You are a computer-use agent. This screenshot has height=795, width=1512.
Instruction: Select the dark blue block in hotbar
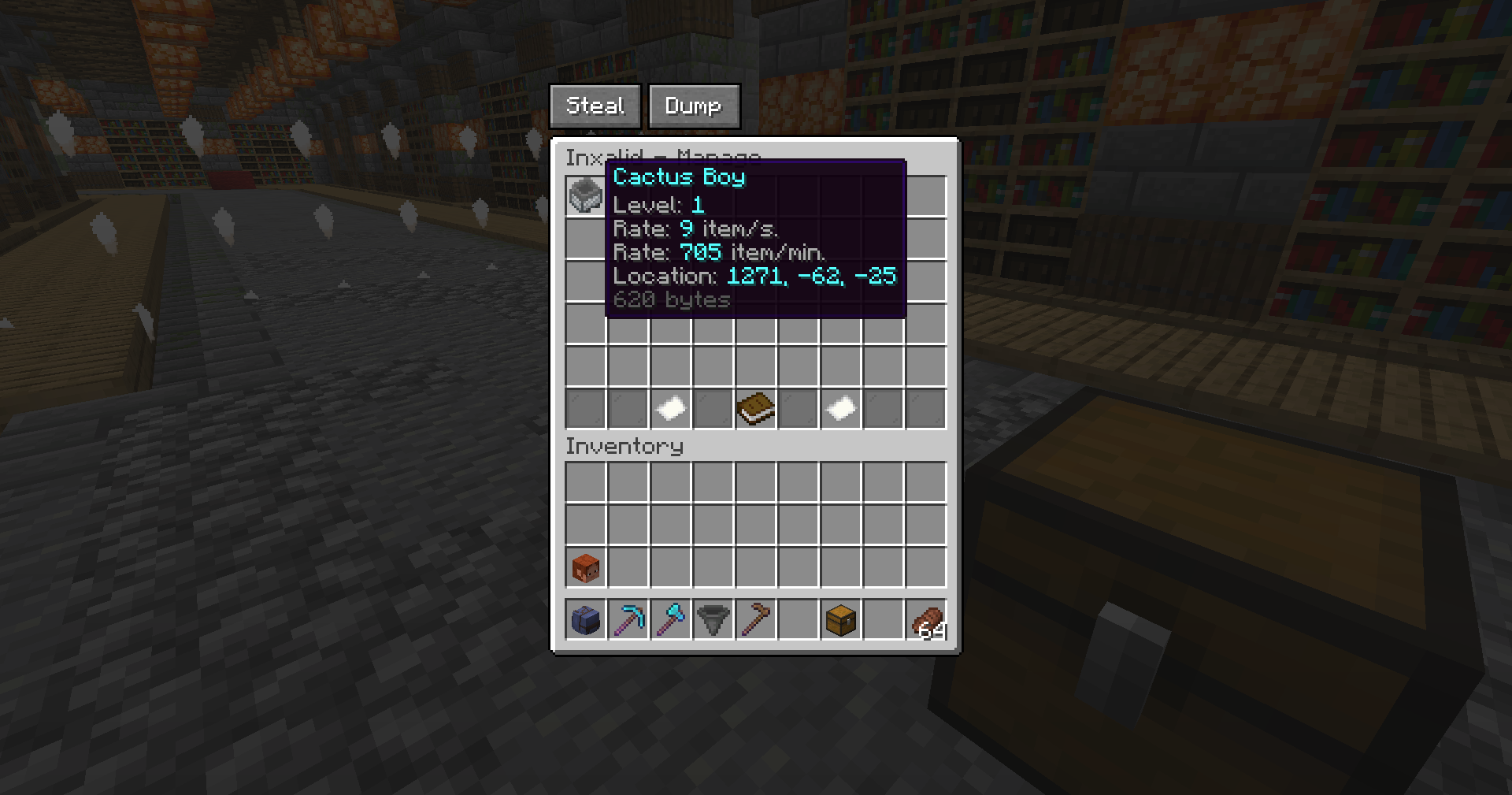585,621
